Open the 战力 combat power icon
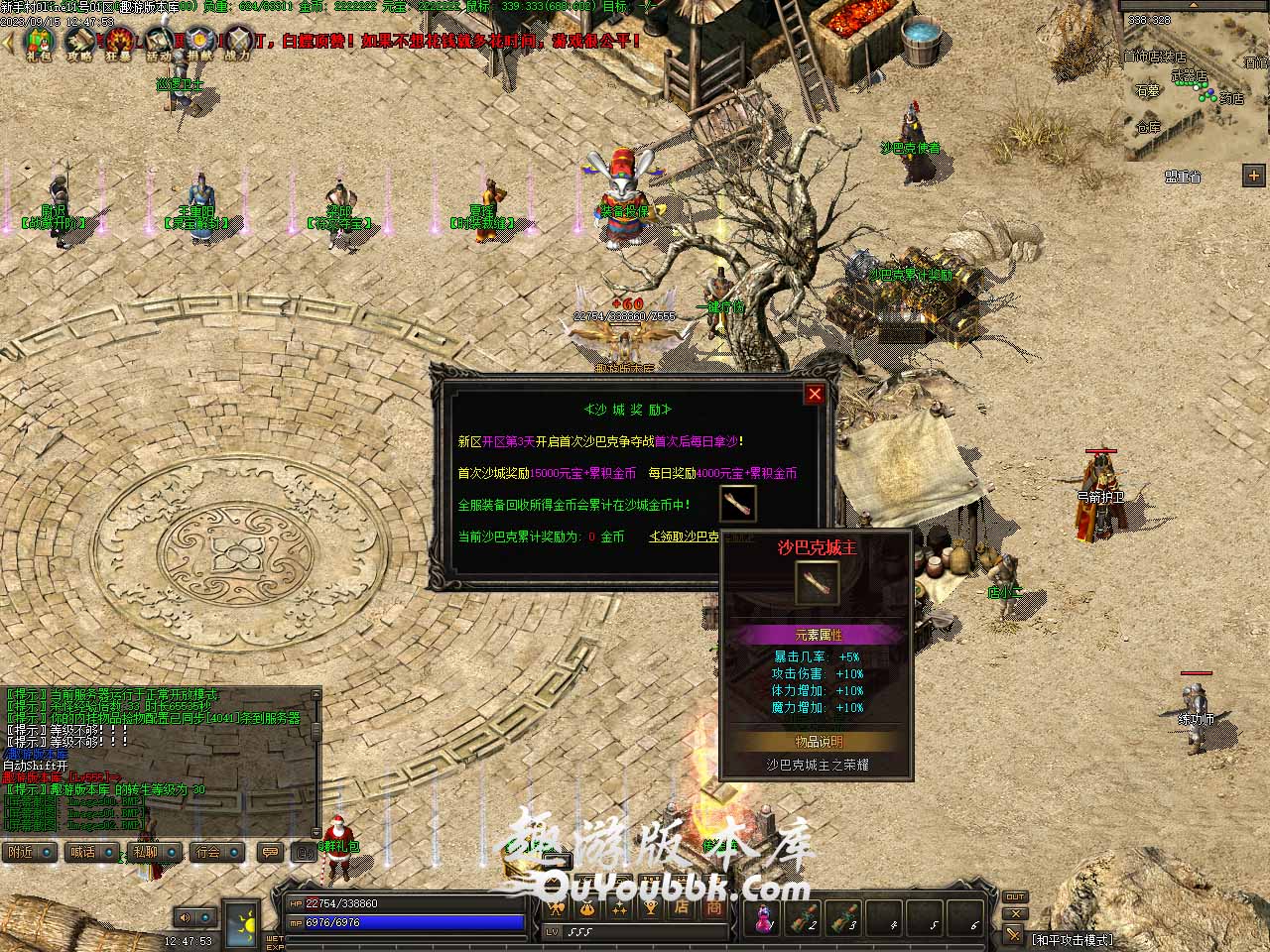 coord(239,43)
